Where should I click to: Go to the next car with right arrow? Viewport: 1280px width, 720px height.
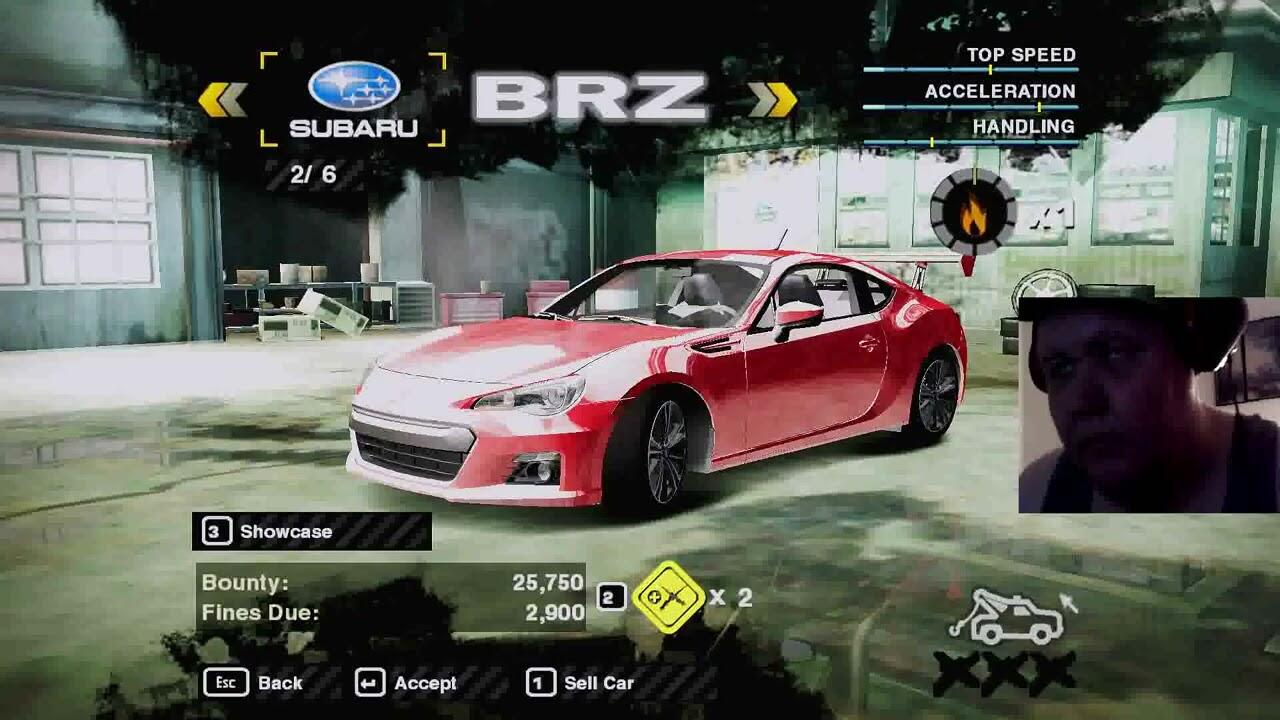(x=772, y=99)
